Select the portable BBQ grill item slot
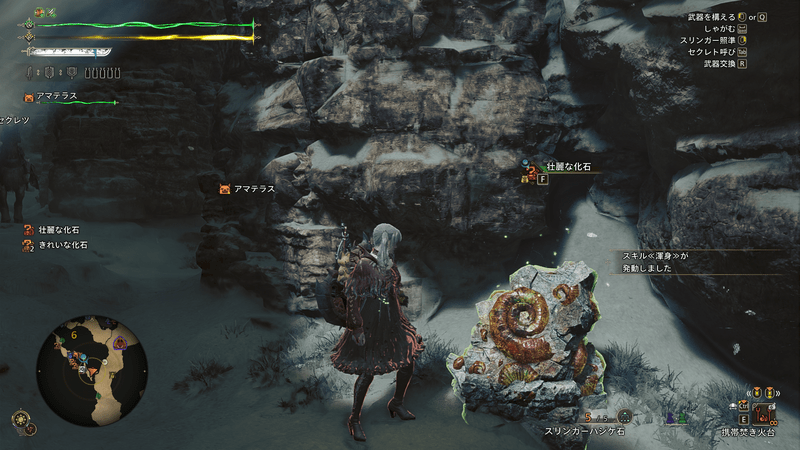This screenshot has height=450, width=800. 765,413
